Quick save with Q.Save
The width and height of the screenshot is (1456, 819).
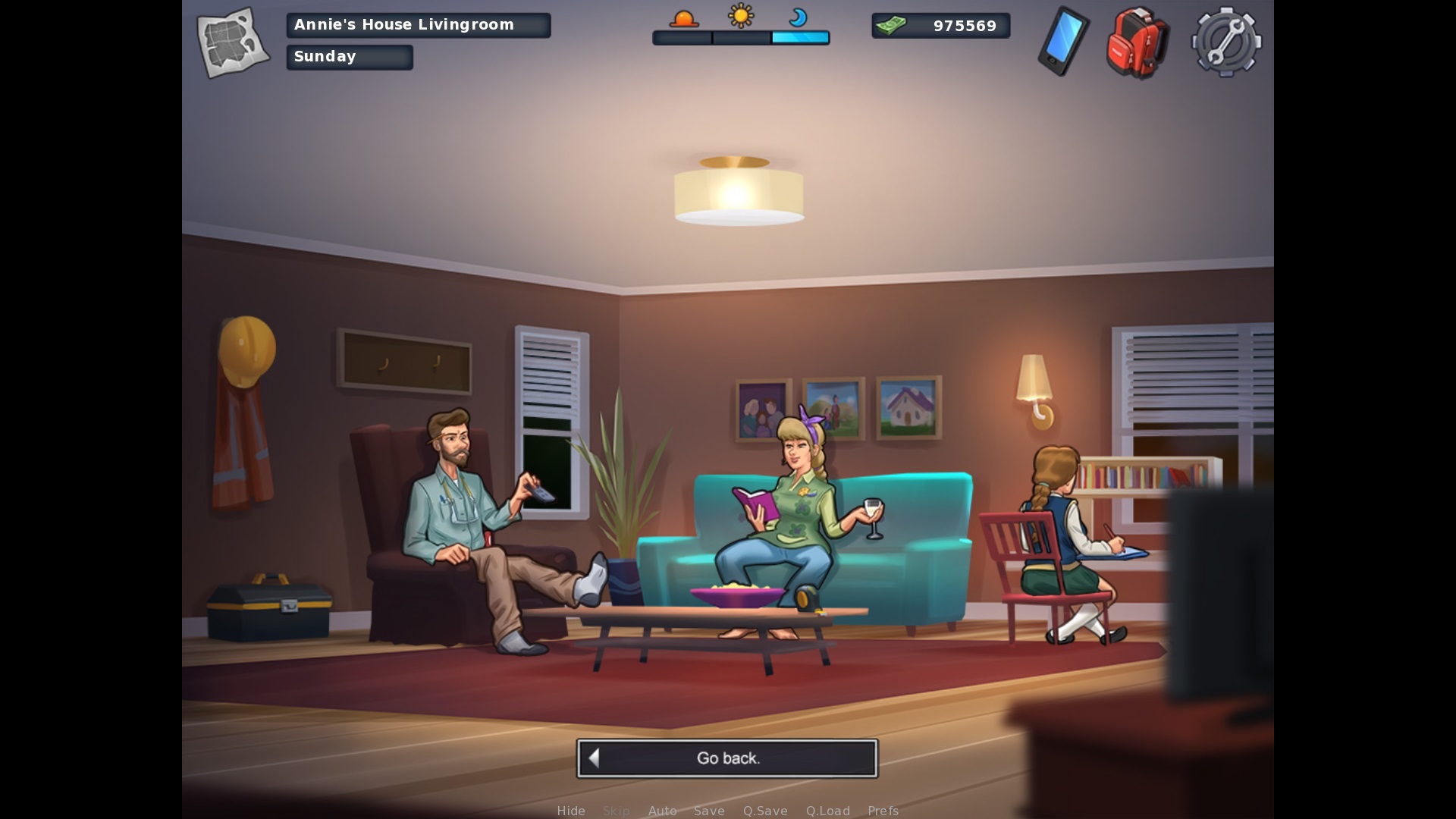click(765, 811)
